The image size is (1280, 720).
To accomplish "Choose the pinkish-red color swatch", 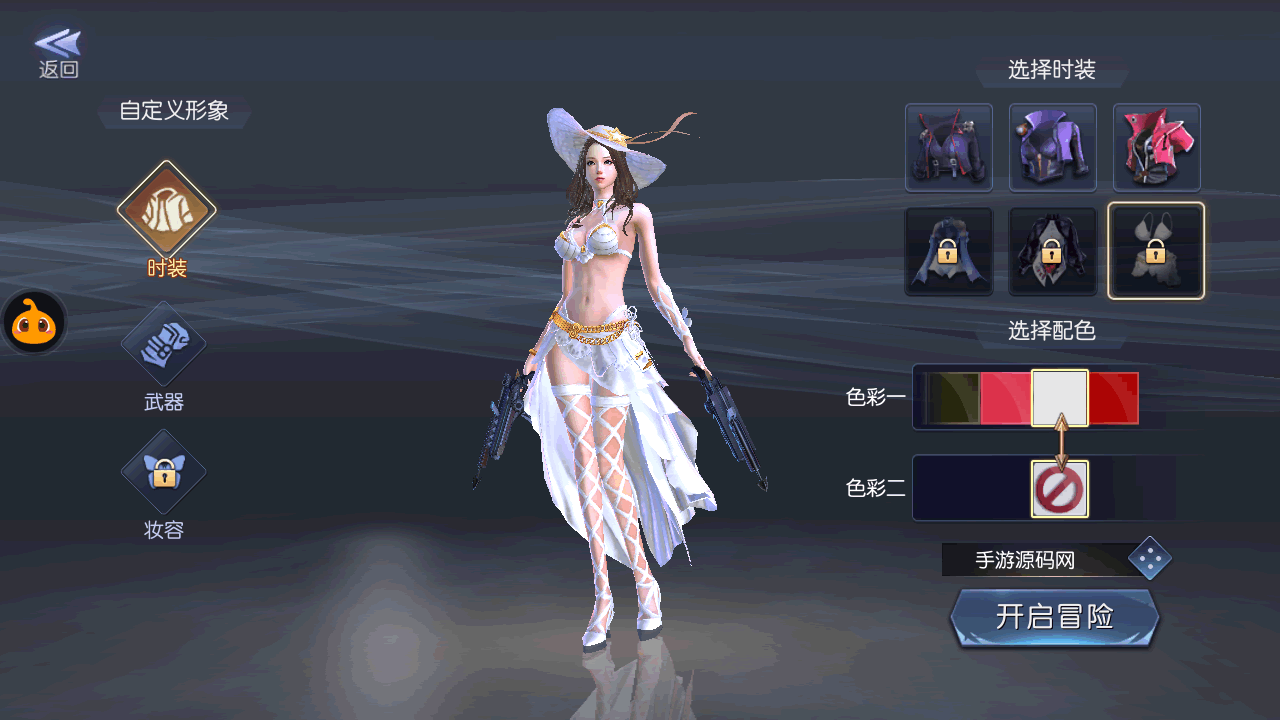I will (x=1005, y=398).
